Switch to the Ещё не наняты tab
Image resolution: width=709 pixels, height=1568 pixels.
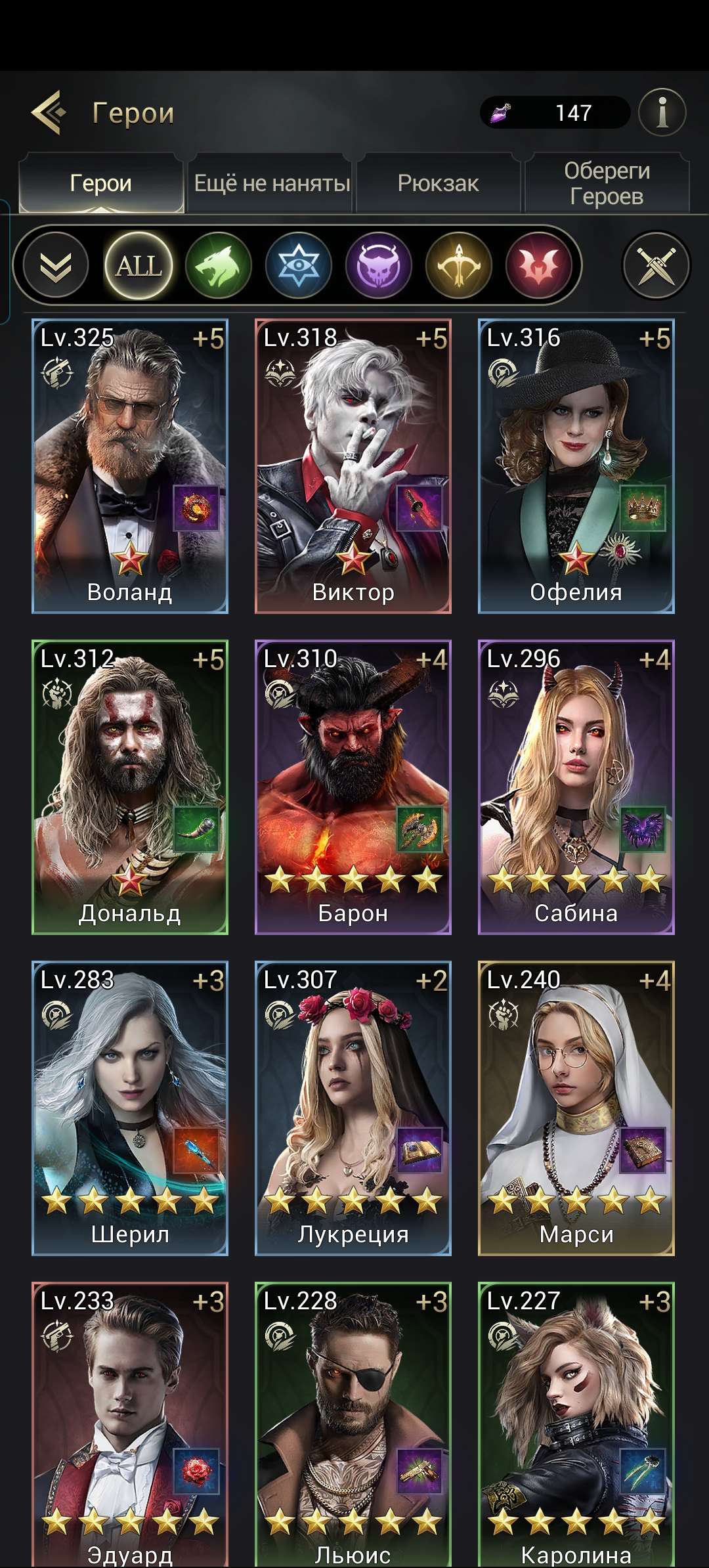click(272, 183)
